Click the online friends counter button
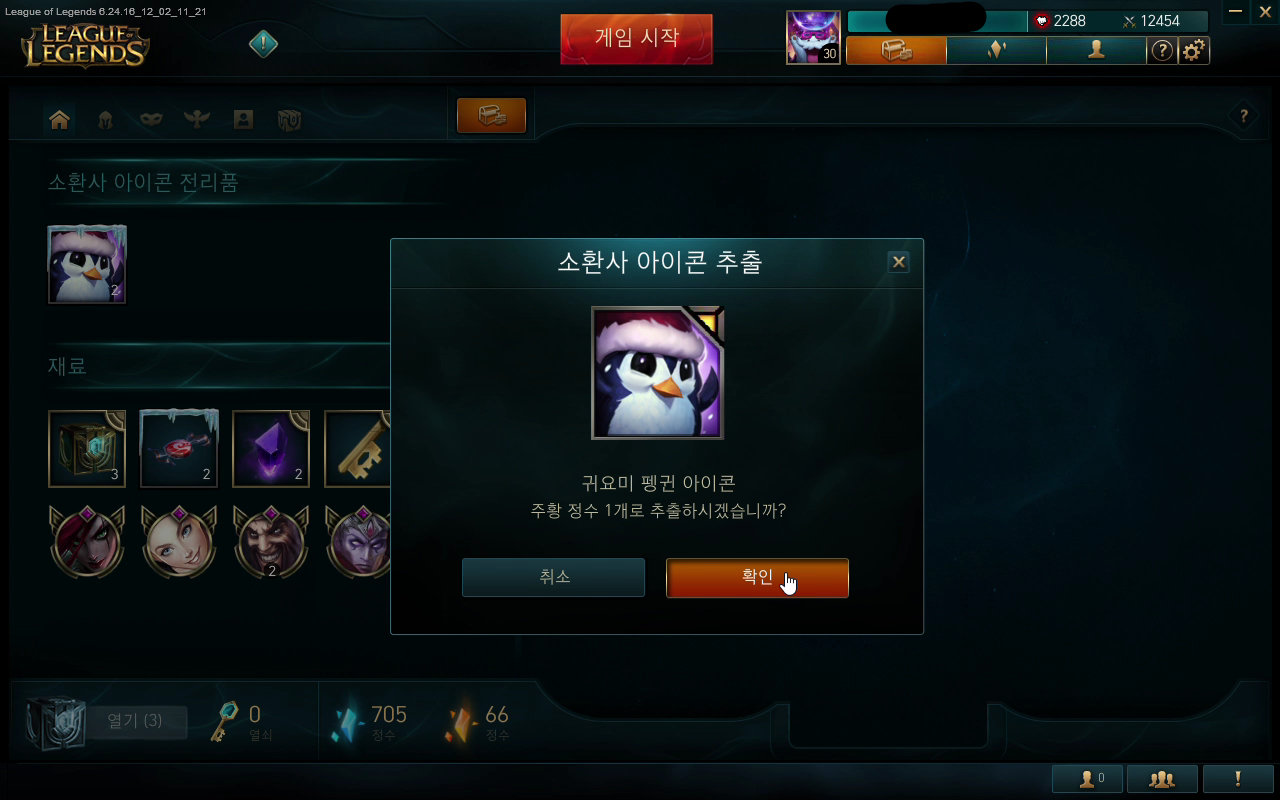This screenshot has height=800, width=1280. click(1088, 778)
